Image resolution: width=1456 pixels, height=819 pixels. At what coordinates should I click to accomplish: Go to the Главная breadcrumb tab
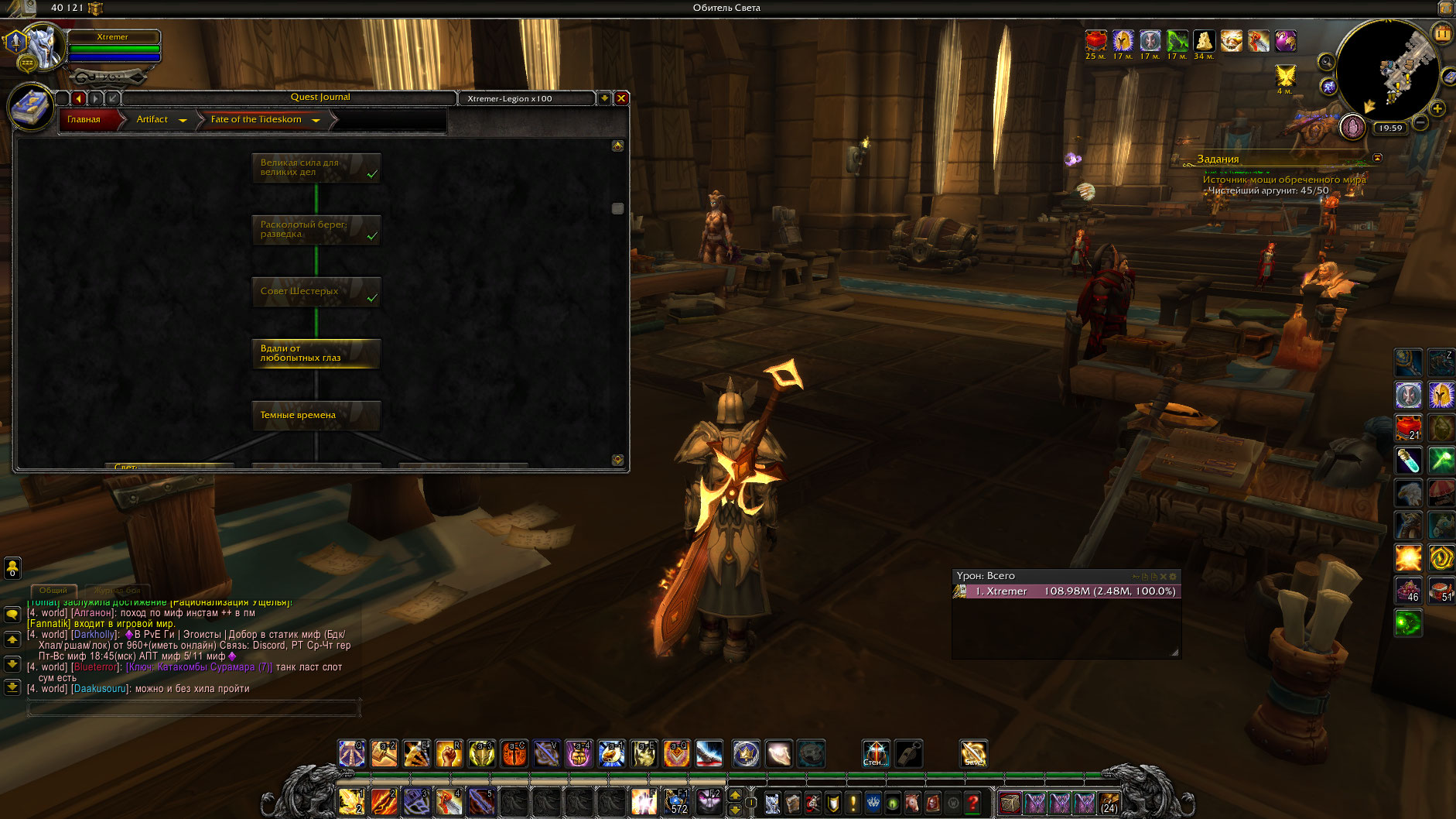click(84, 119)
